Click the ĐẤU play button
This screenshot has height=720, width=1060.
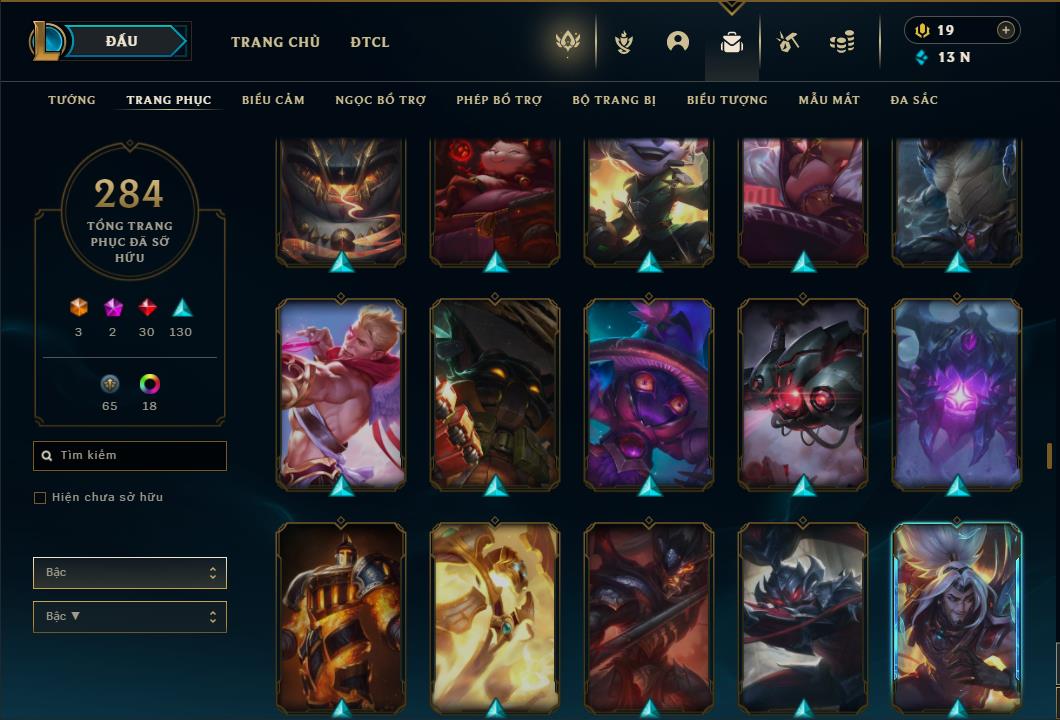[x=120, y=41]
